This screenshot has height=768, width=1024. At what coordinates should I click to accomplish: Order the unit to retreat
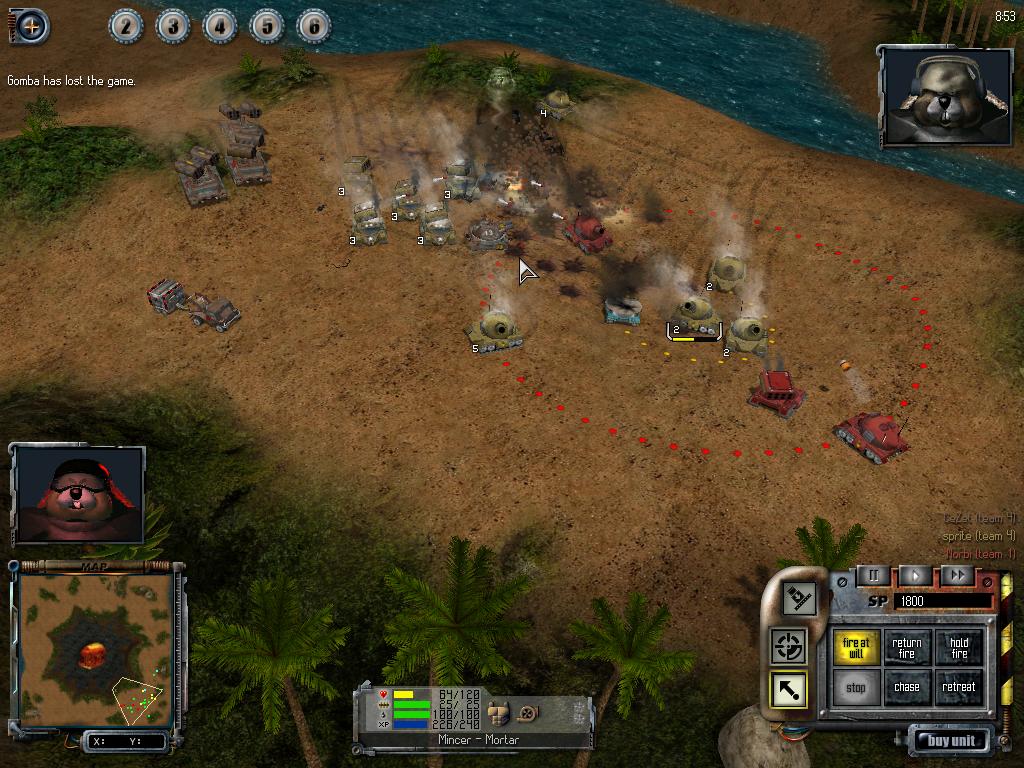pyautogui.click(x=959, y=688)
